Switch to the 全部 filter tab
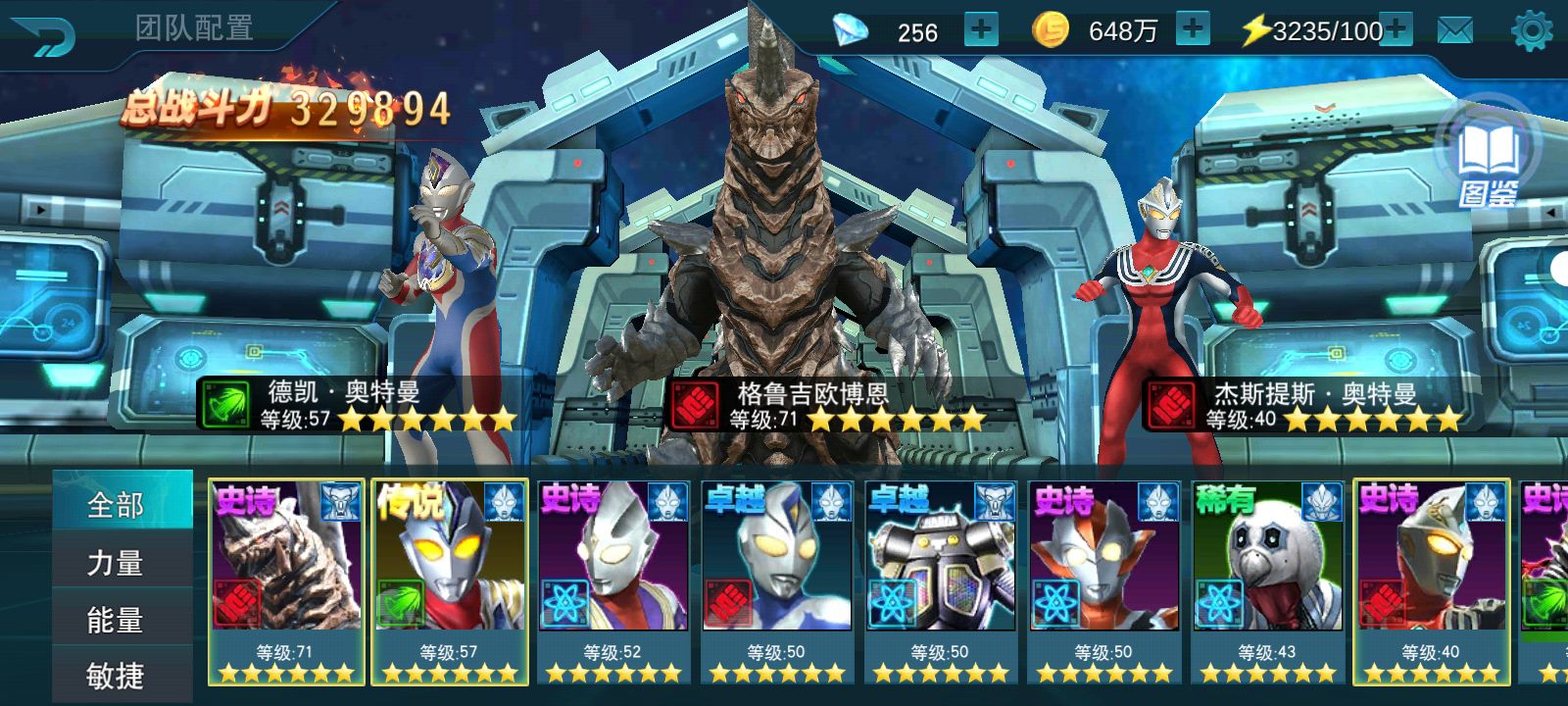 117,504
